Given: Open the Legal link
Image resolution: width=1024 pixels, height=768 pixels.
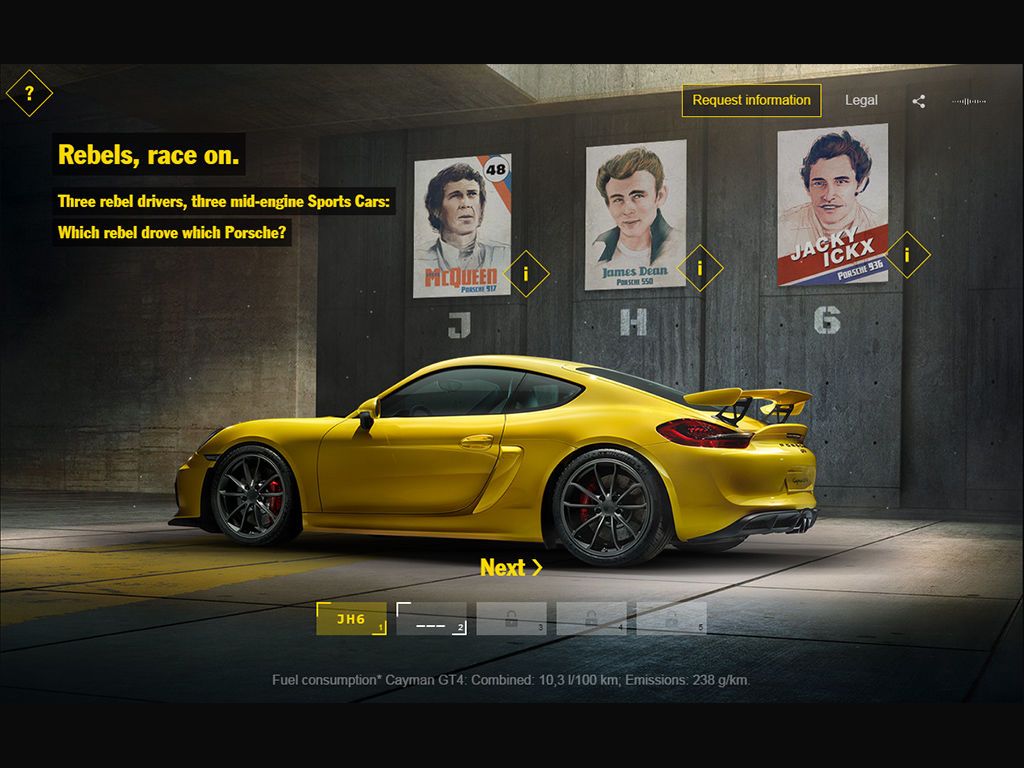Looking at the screenshot, I should (861, 100).
